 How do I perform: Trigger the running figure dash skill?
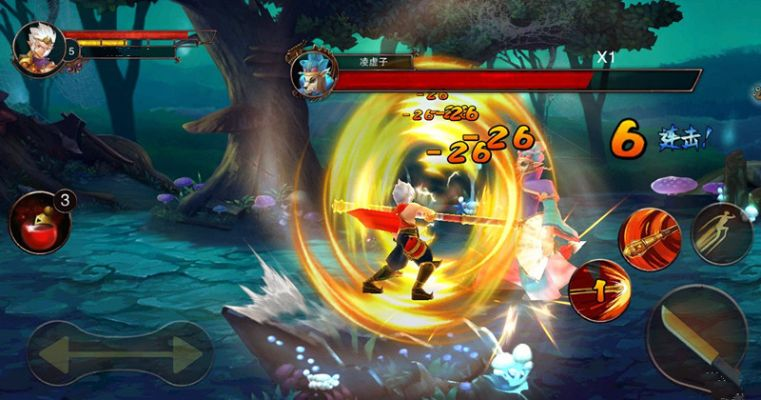click(722, 233)
